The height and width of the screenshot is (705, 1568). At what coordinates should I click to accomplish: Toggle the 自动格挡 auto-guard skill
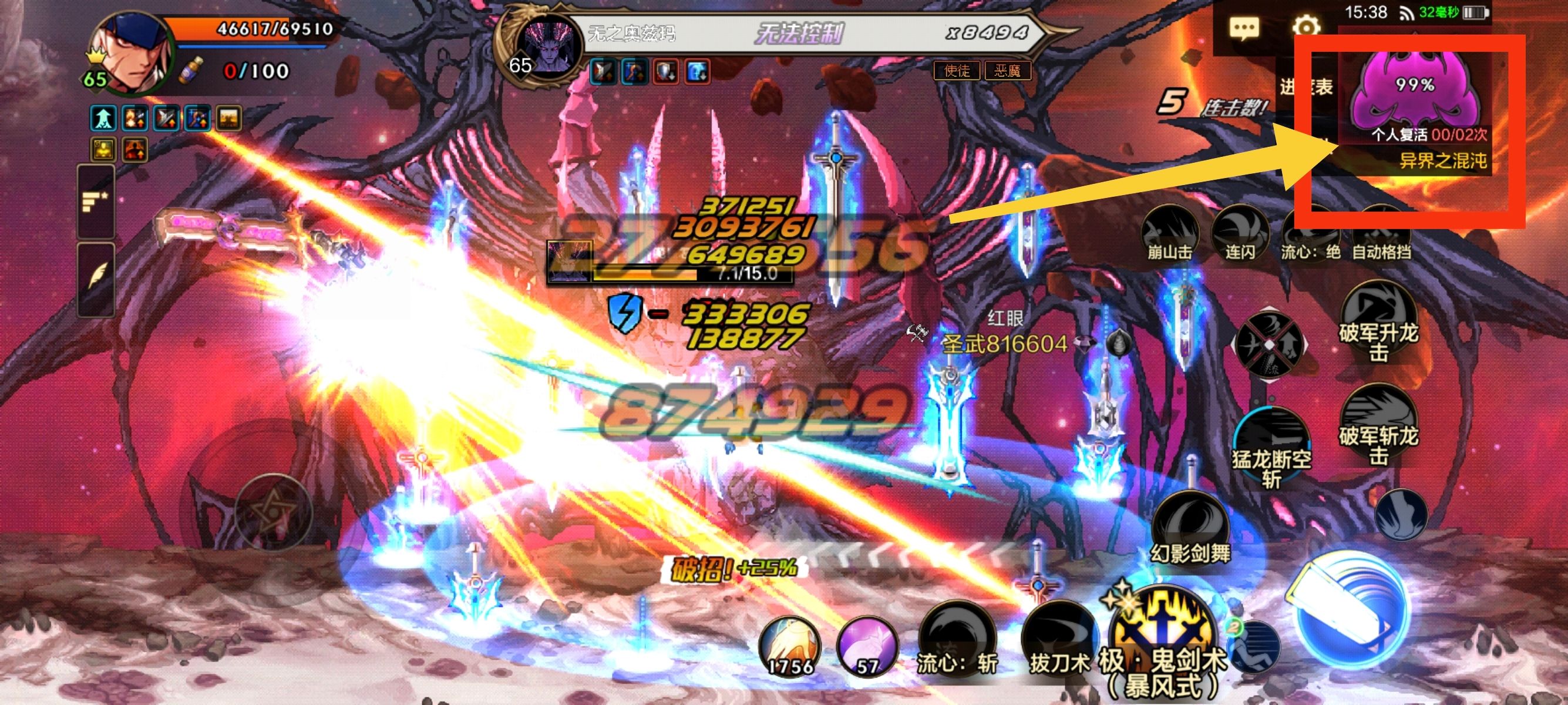click(1381, 234)
